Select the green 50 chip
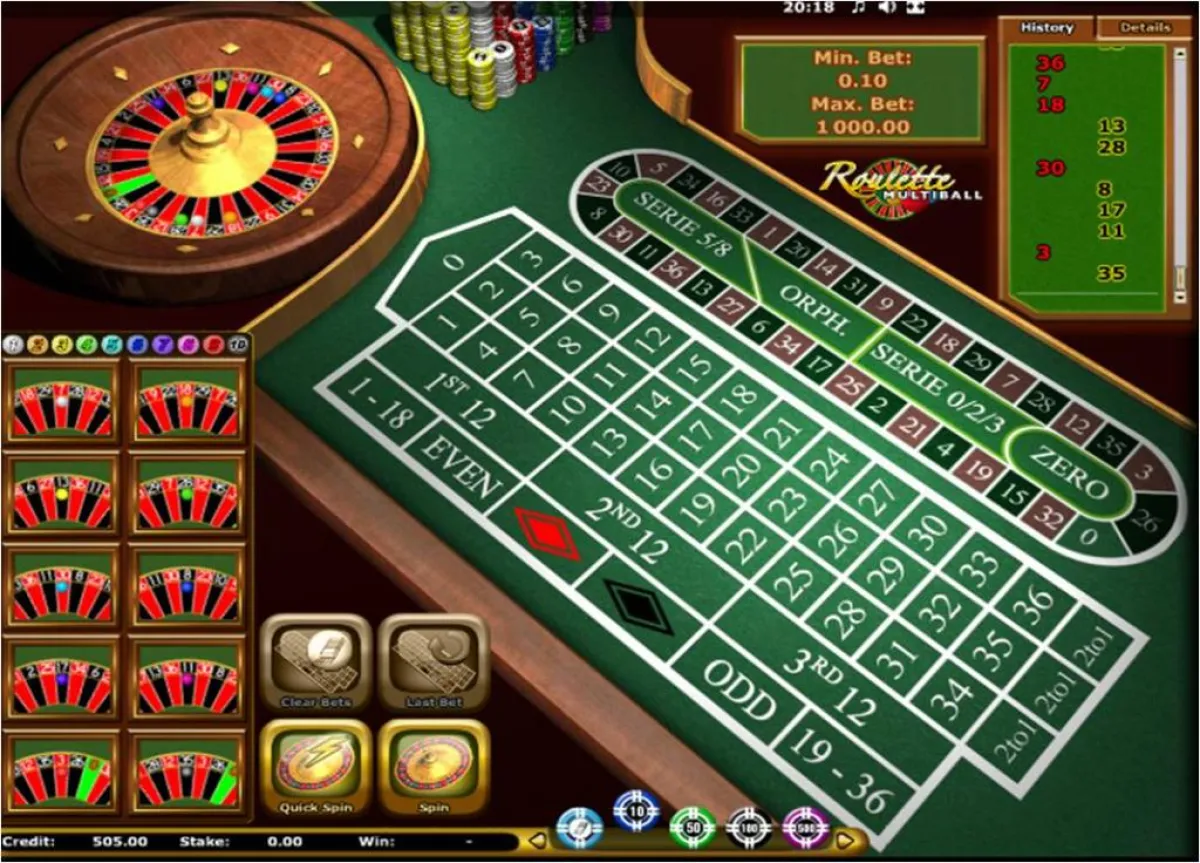Viewport: 1200px width, 863px height. [x=692, y=826]
